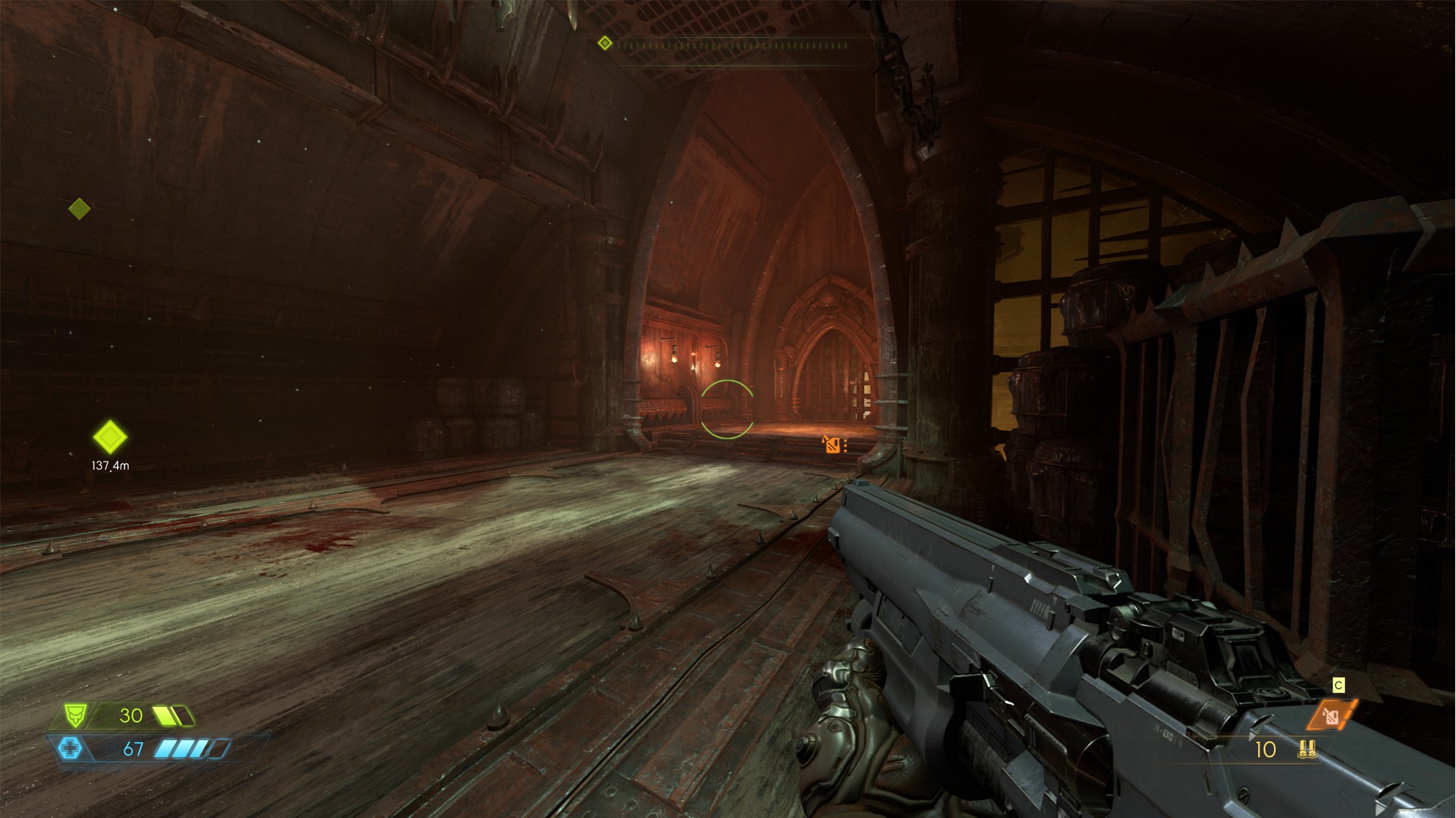Select the blue health cross icon

pyautogui.click(x=70, y=749)
